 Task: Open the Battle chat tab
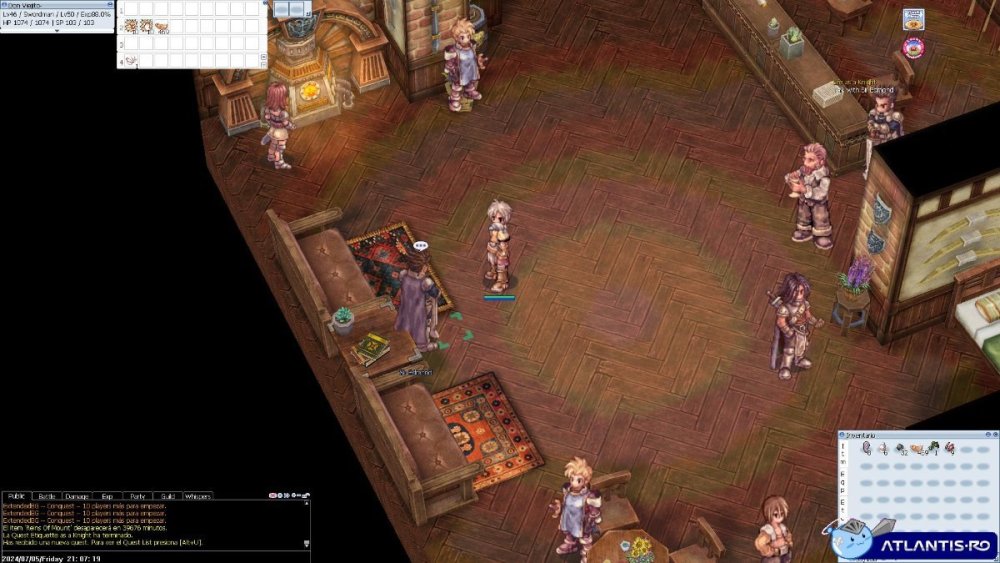click(47, 496)
